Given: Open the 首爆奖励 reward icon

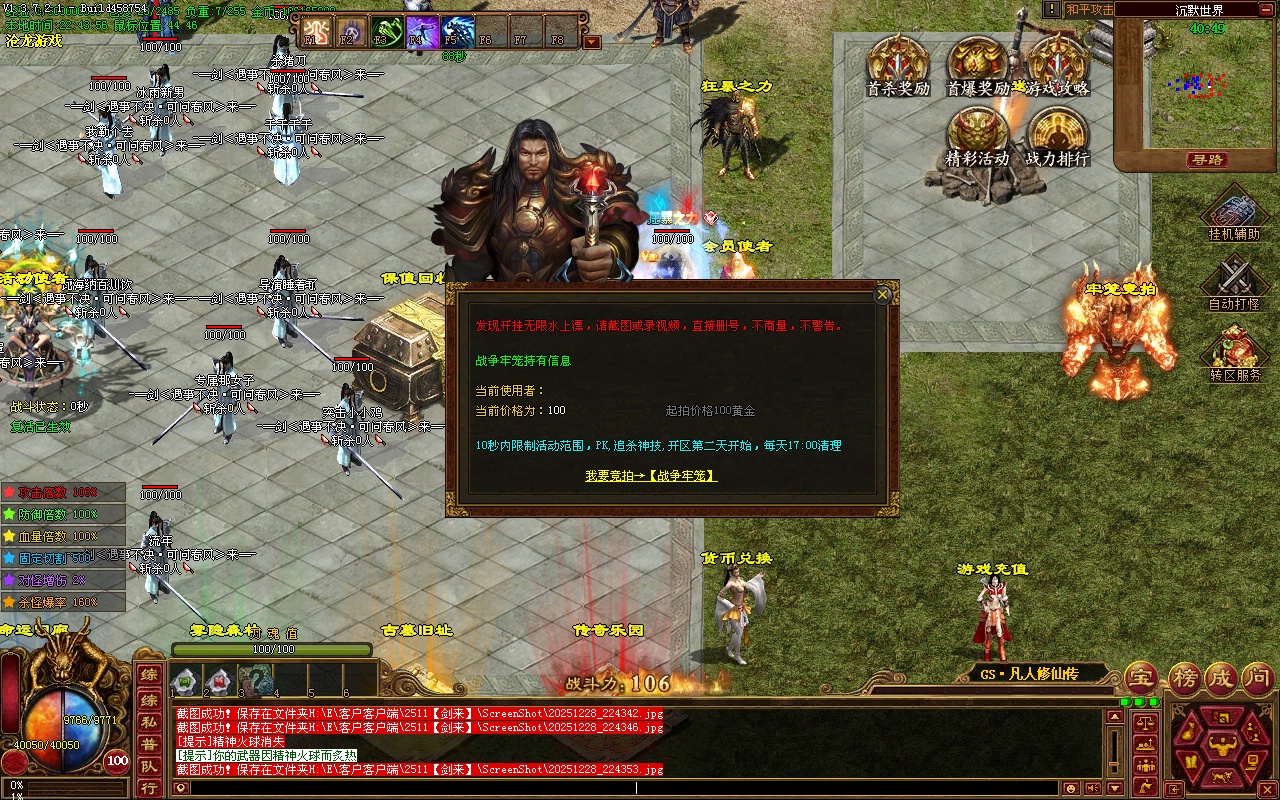Looking at the screenshot, I should click(977, 65).
